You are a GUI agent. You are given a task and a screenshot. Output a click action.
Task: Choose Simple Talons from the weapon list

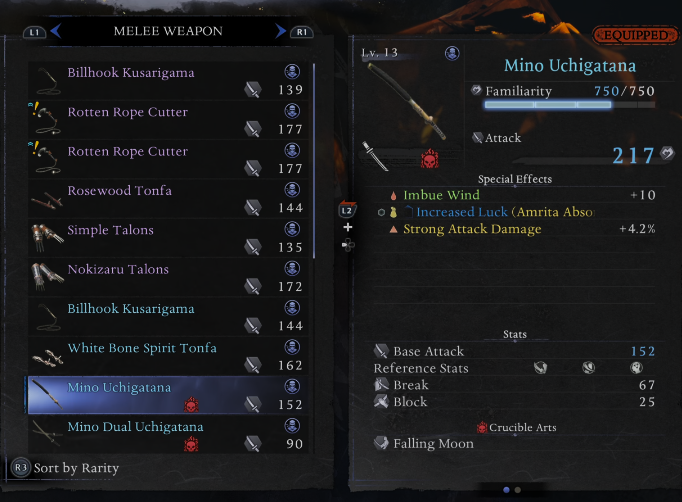(168, 238)
